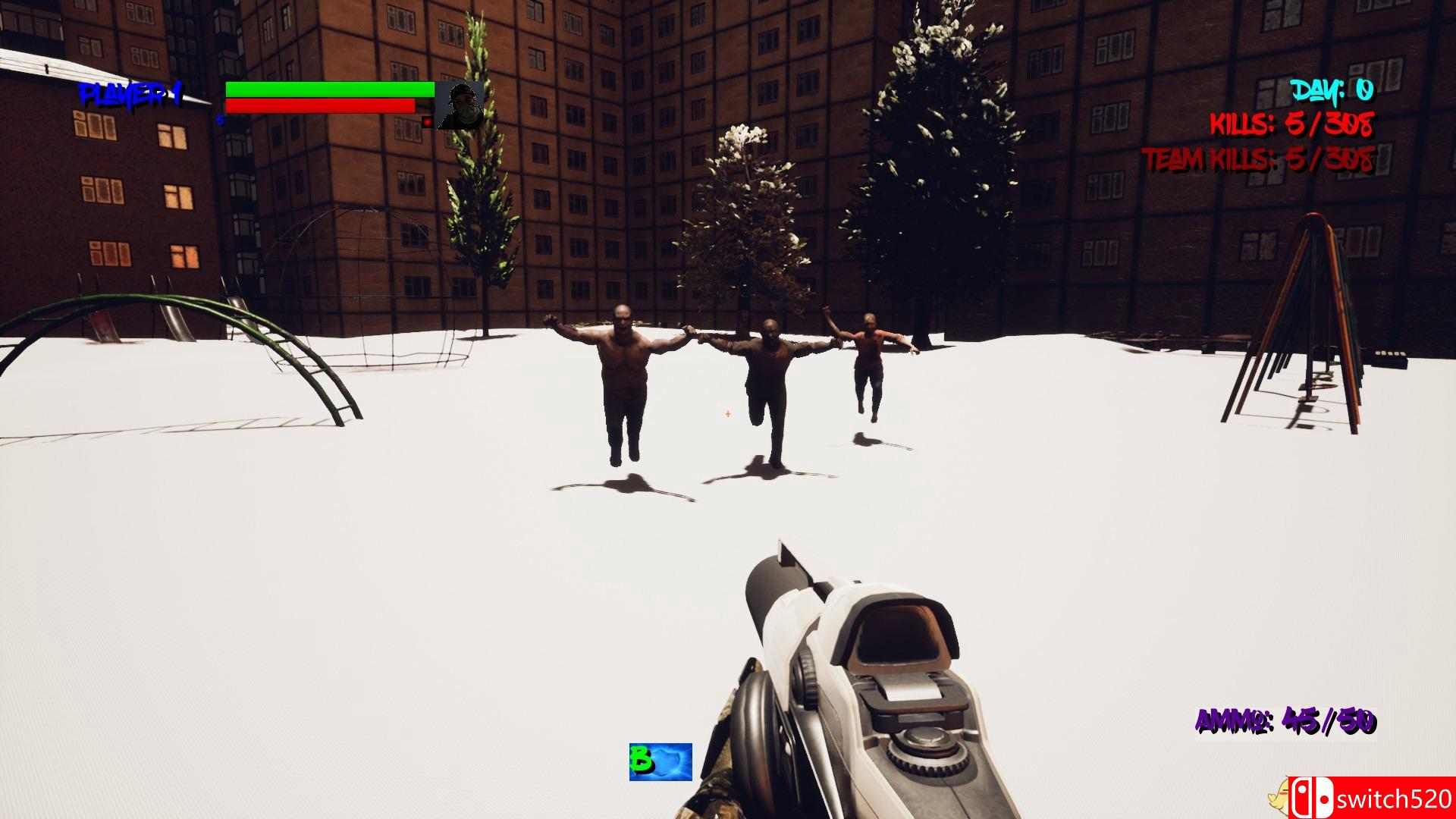Click the DAY: 0 heading top right
1456x819 pixels.
coord(1331,93)
